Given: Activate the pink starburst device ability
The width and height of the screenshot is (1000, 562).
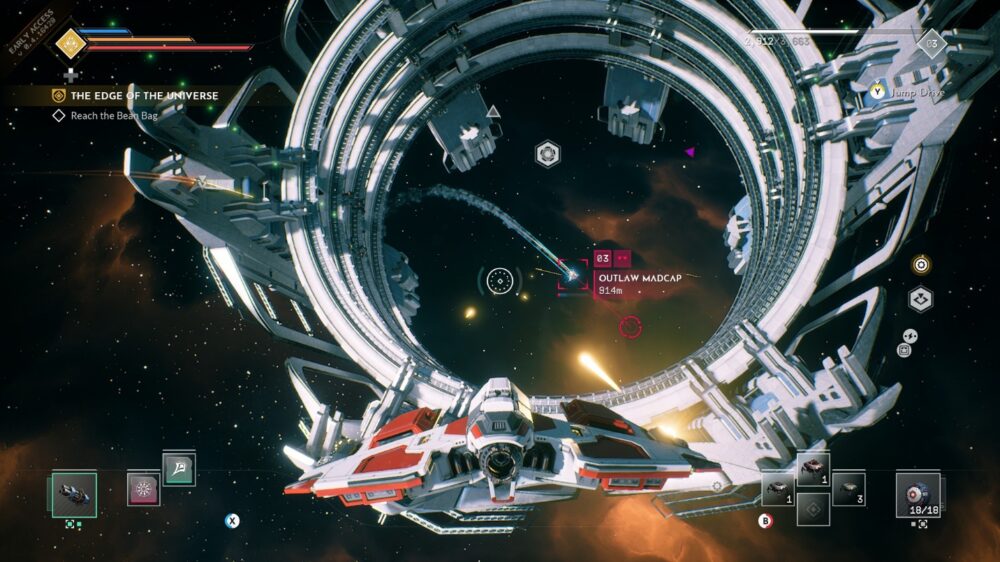Looking at the screenshot, I should tap(143, 489).
